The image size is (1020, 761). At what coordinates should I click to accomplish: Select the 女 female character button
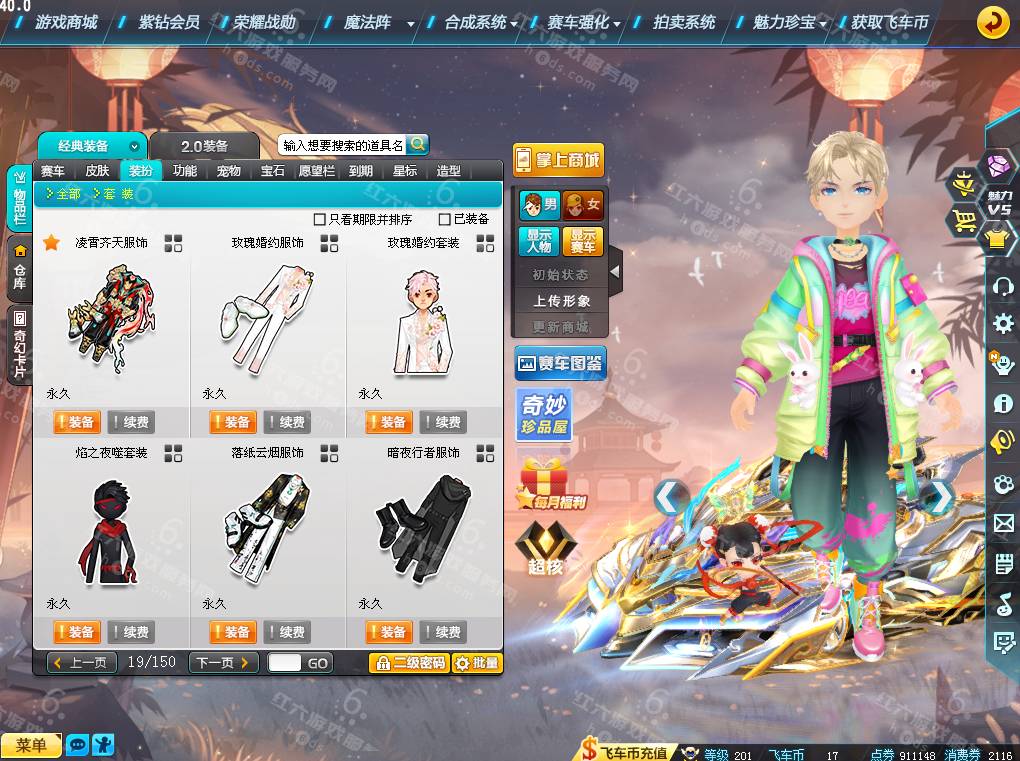(583, 205)
